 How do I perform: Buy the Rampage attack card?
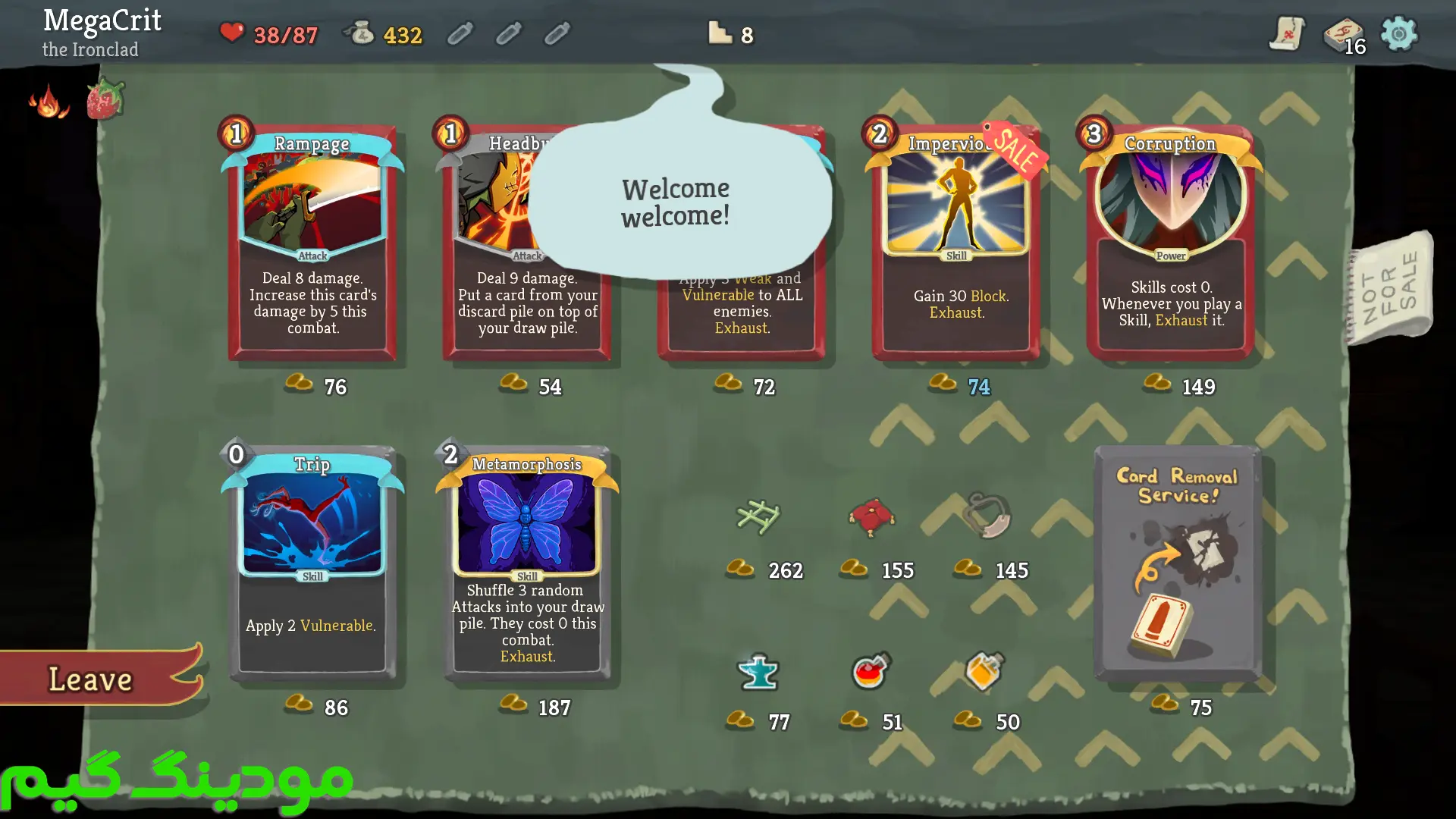point(312,243)
